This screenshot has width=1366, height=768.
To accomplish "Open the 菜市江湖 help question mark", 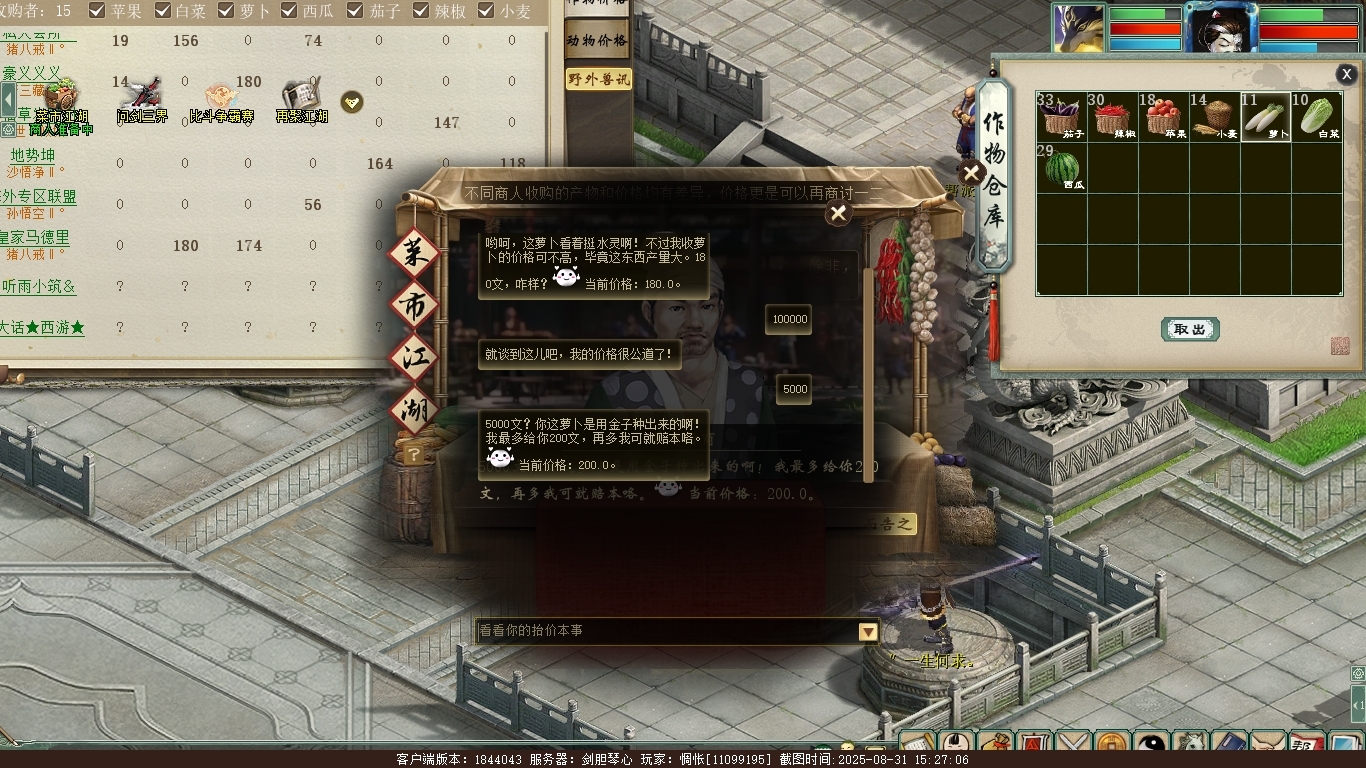I will (413, 455).
